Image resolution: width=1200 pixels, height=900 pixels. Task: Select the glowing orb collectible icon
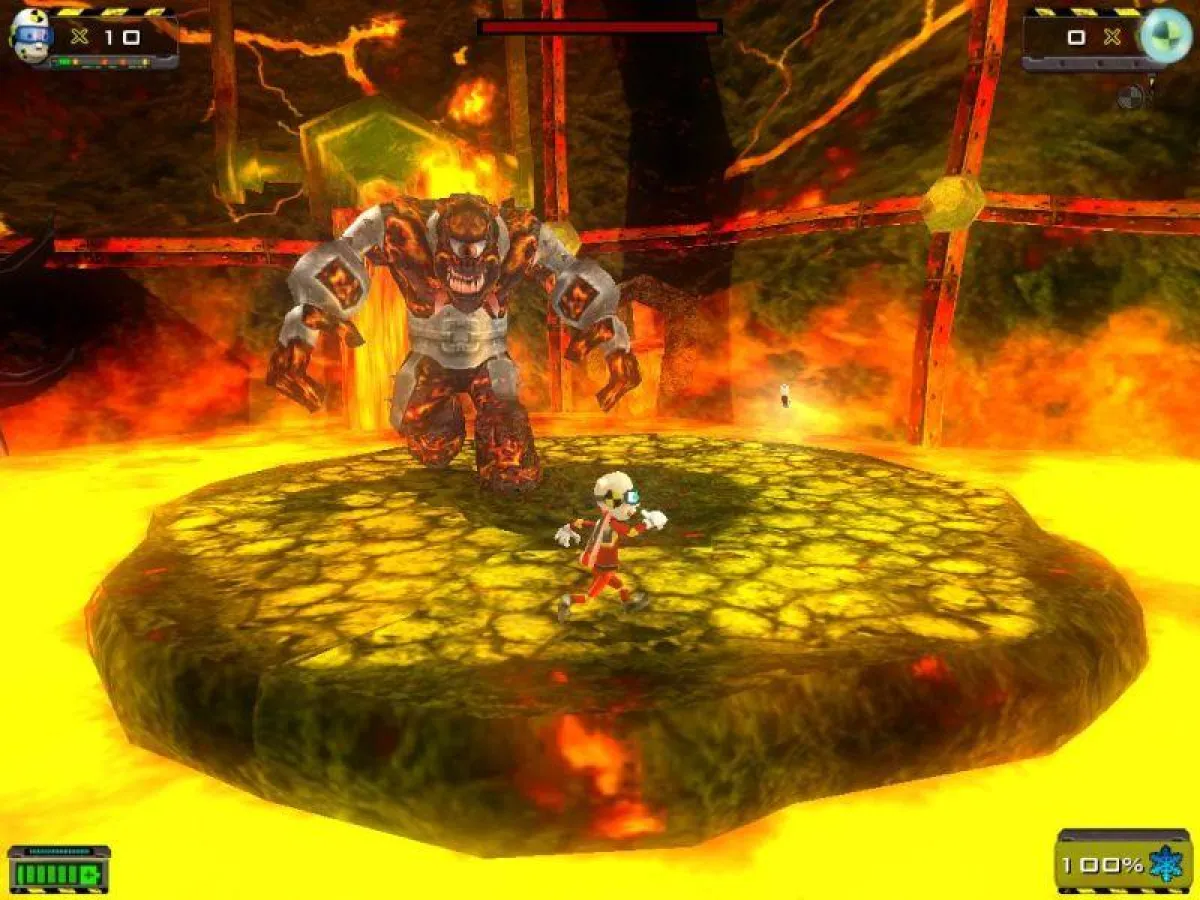1166,36
